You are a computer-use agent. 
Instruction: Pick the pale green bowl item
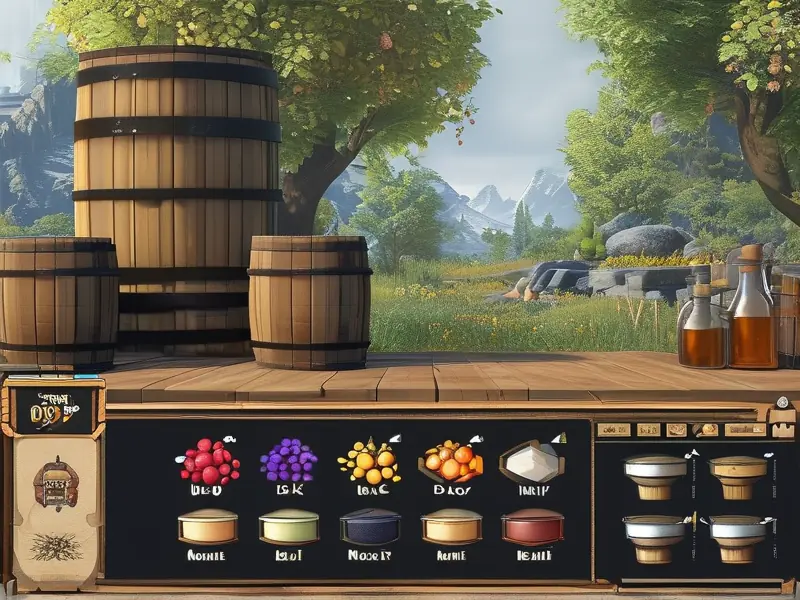coord(288,526)
